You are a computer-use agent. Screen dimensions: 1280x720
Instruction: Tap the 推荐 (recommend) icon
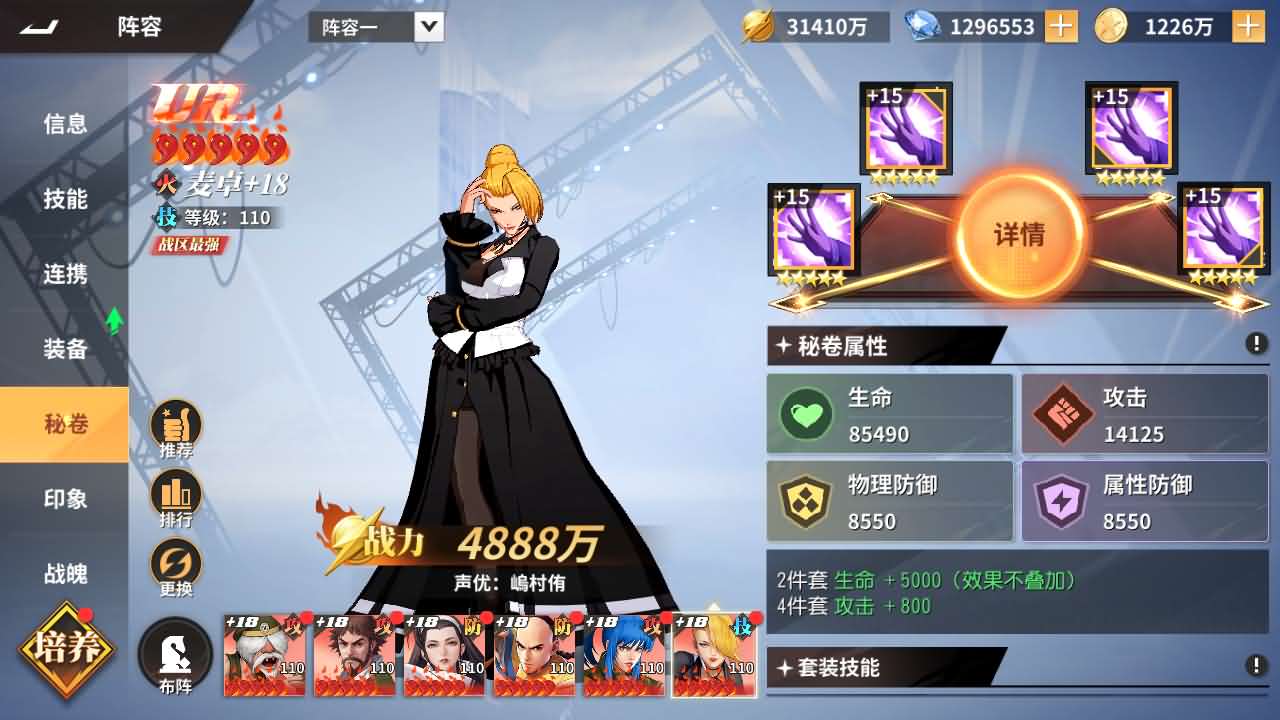pos(177,424)
